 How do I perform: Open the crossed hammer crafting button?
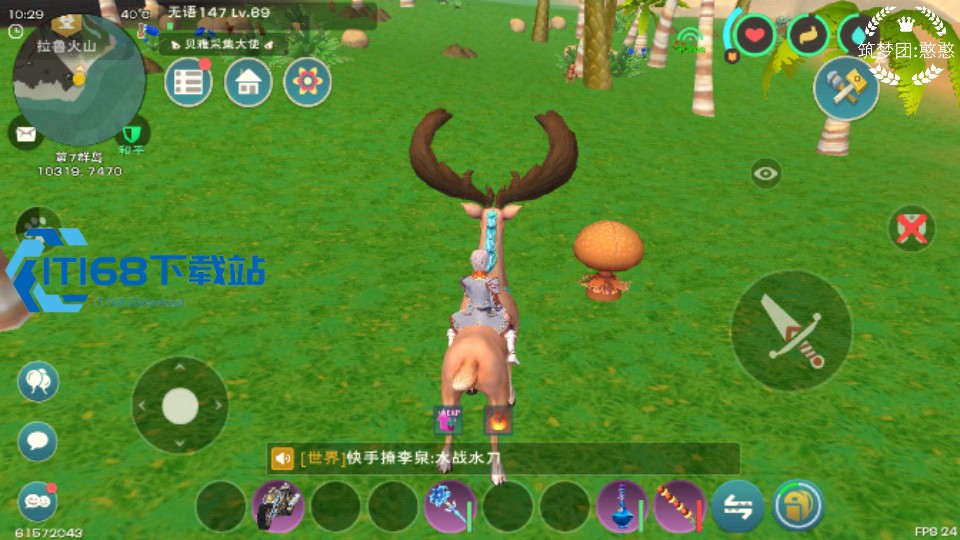(845, 87)
